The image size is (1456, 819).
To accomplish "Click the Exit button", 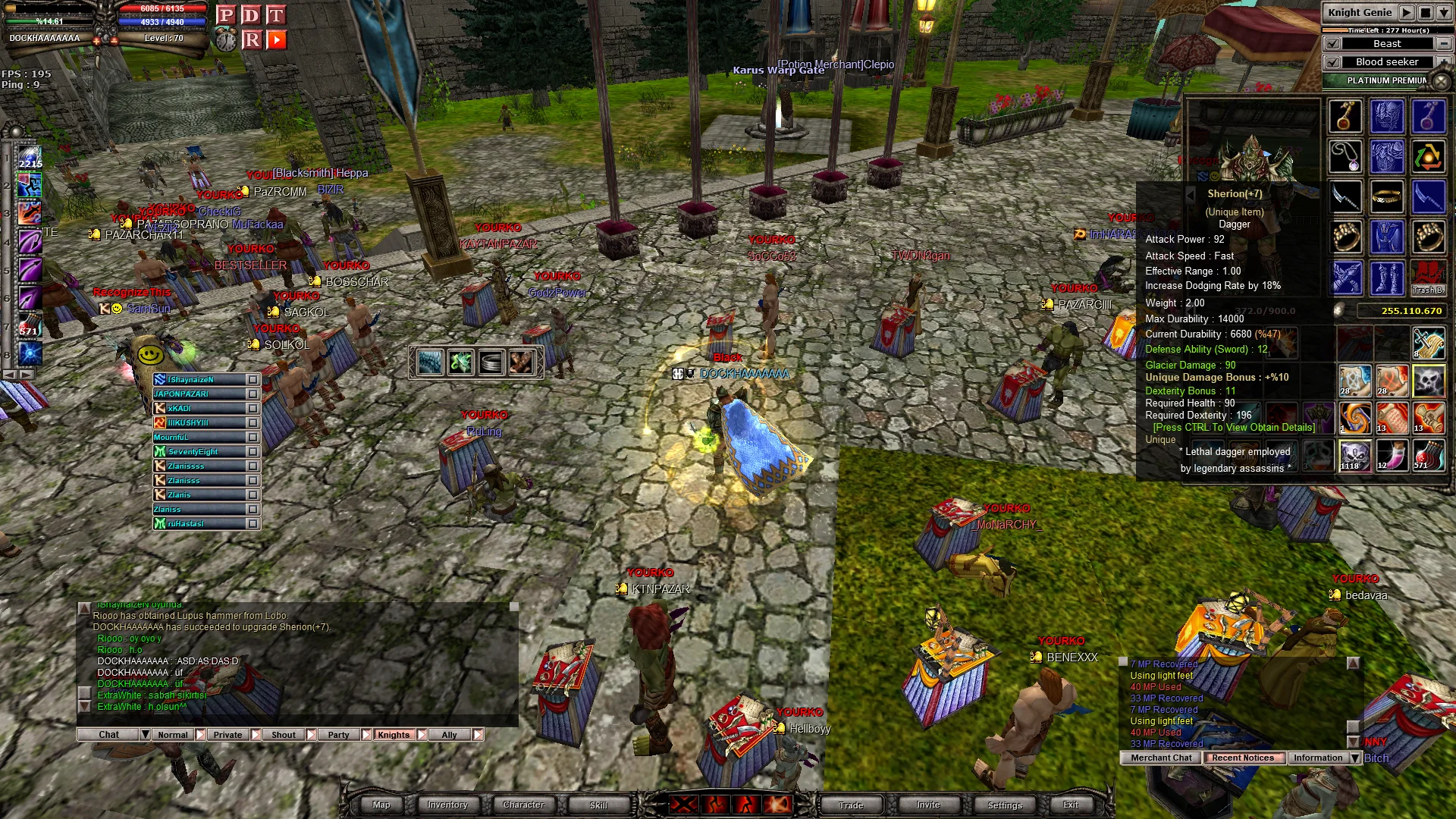I will [x=1071, y=805].
